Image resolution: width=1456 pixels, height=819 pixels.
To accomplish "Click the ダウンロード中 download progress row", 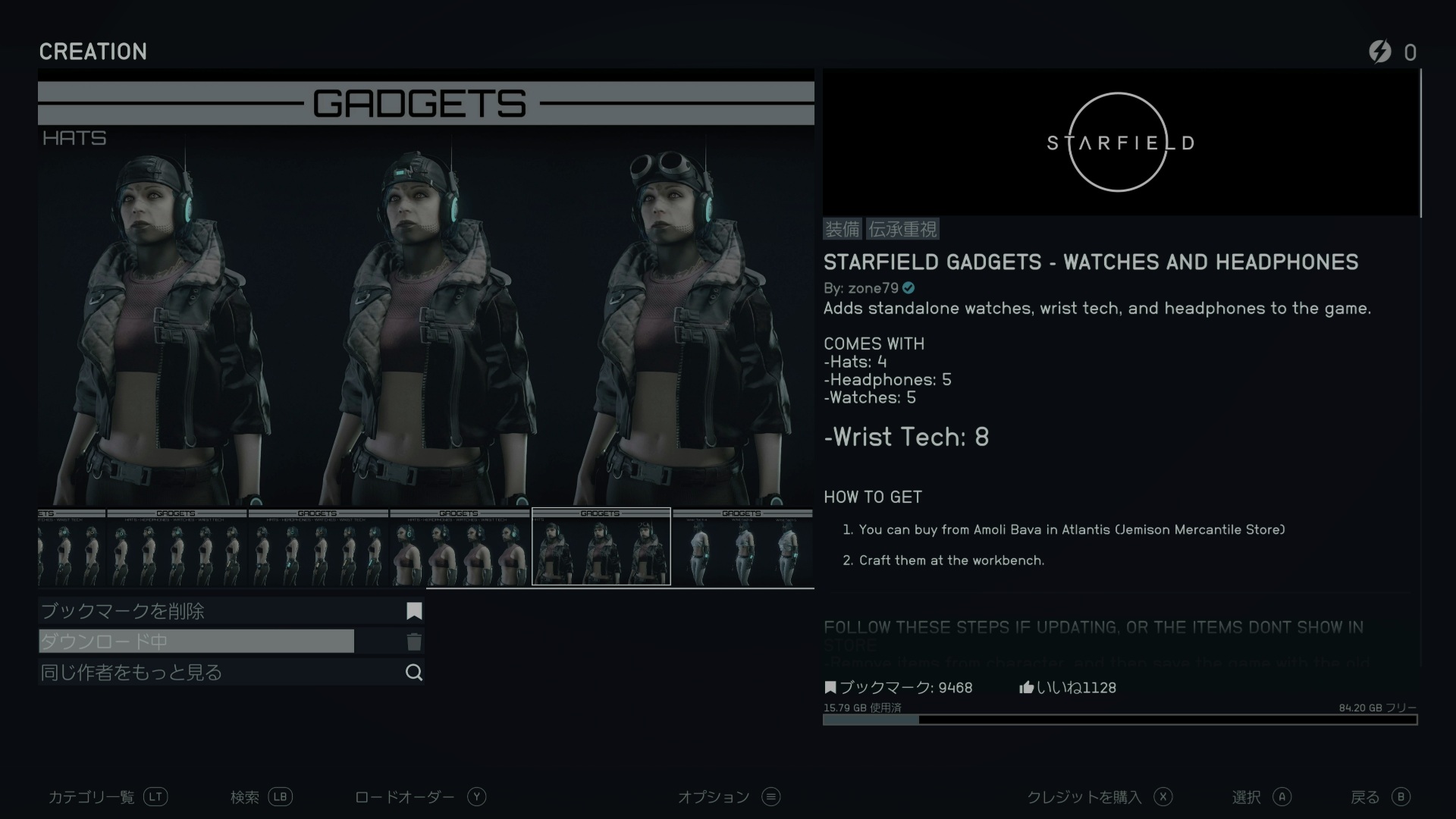I will click(197, 642).
